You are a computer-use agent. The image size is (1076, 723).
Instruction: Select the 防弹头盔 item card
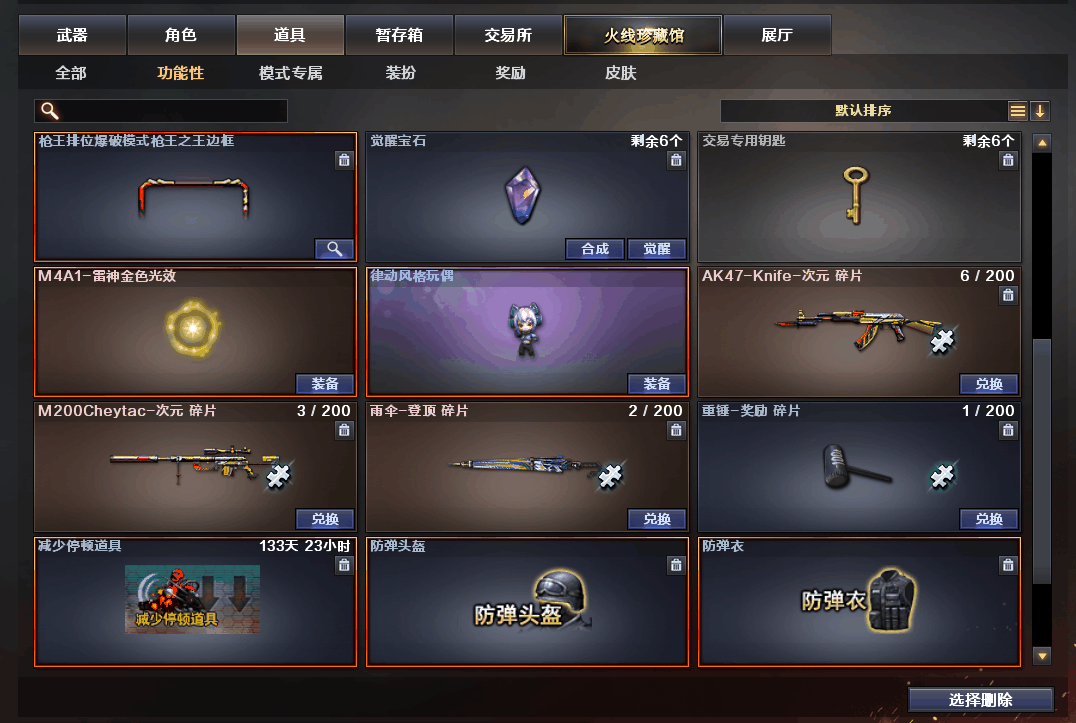click(527, 603)
